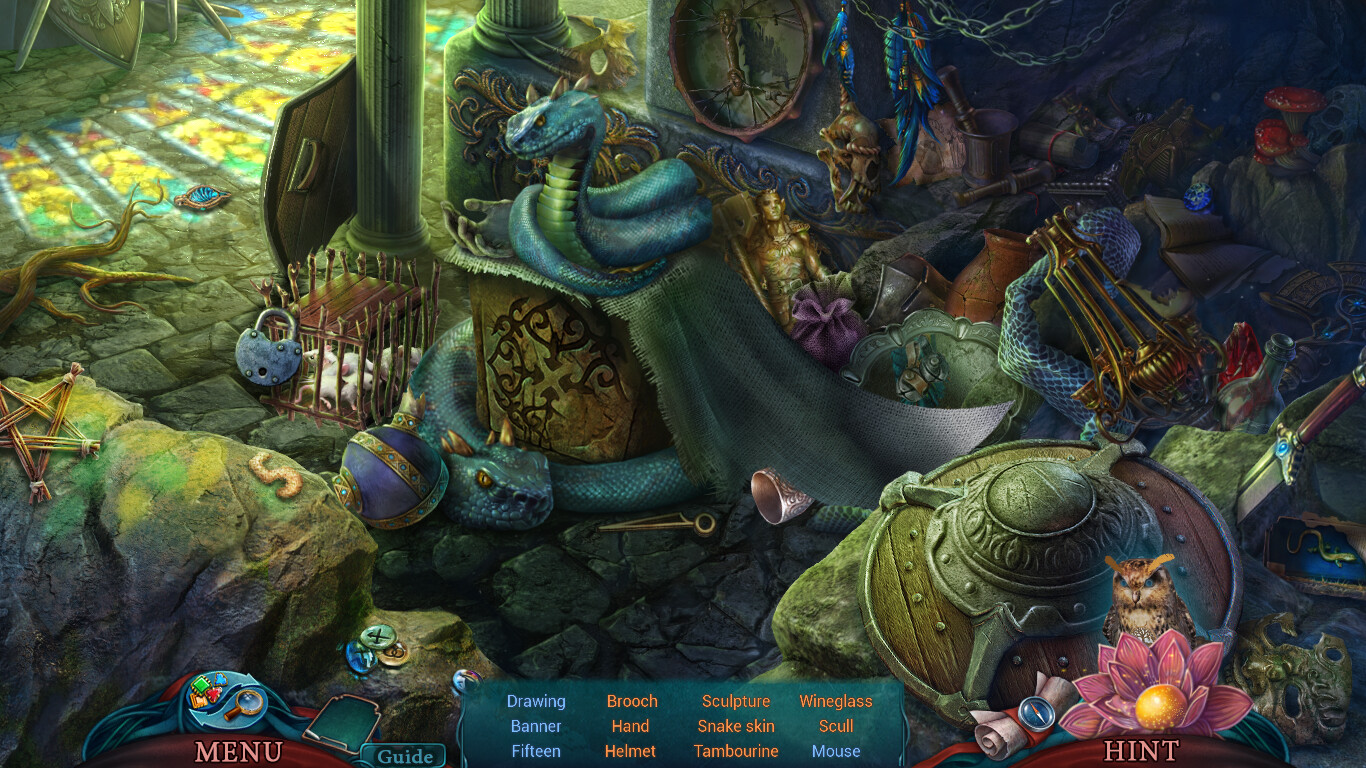Open the Guide
The height and width of the screenshot is (768, 1366).
[x=405, y=754]
